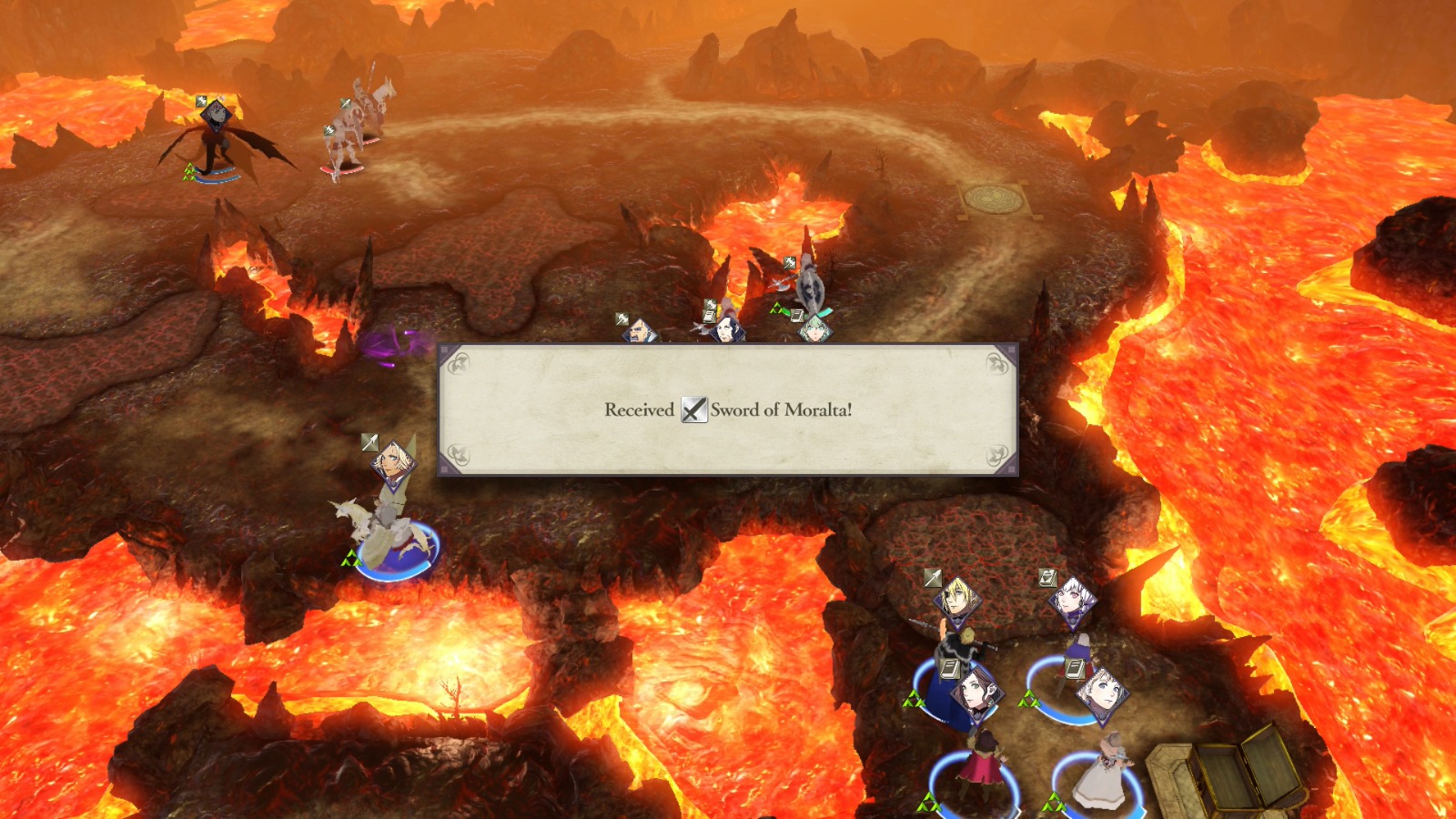The height and width of the screenshot is (819, 1456).
Task: Click the Received Sword of Moralta message box
Action: coord(728,410)
